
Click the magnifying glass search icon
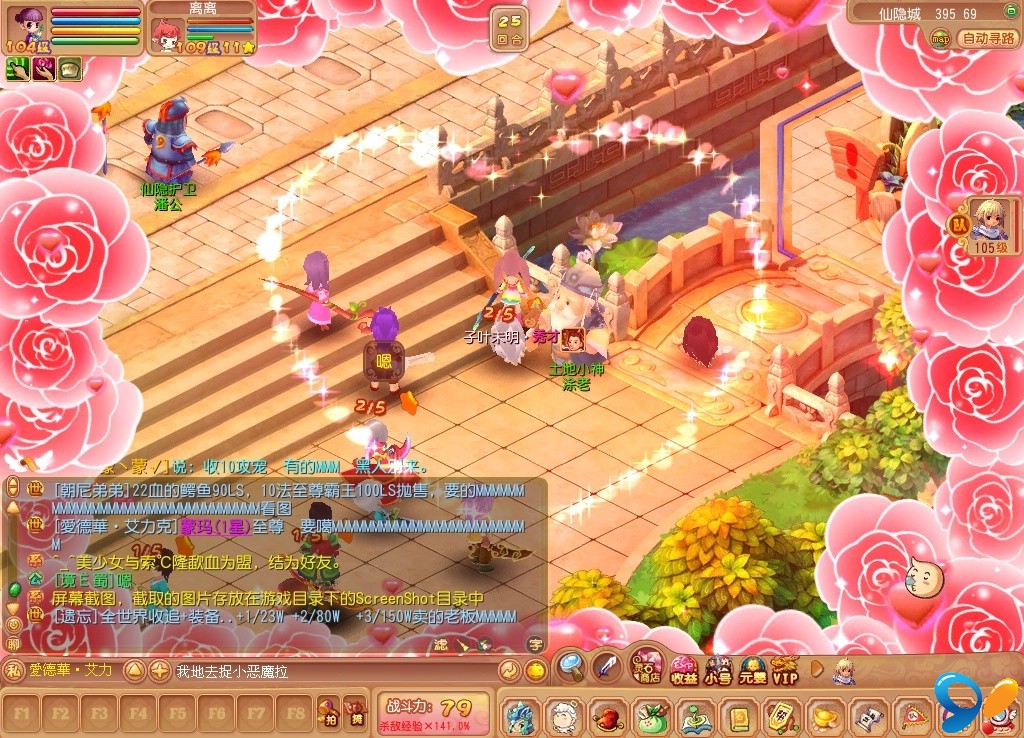click(x=571, y=664)
